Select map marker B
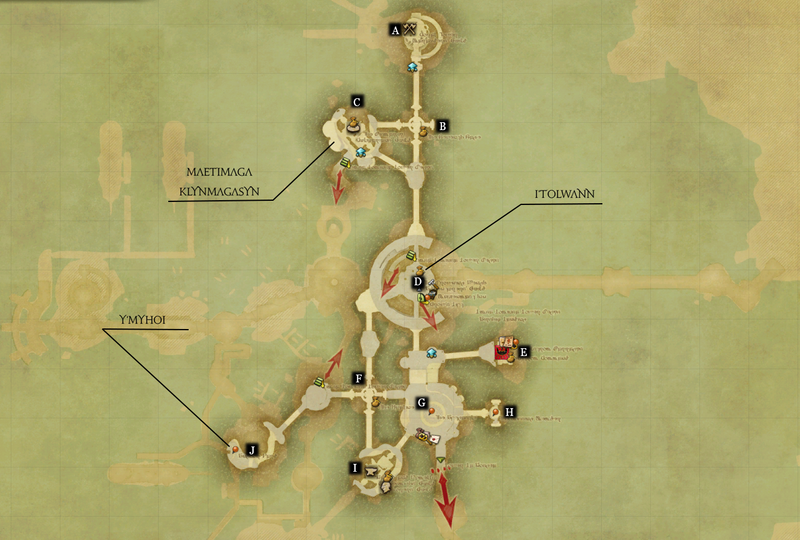This screenshot has height=540, width=800. click(x=441, y=126)
